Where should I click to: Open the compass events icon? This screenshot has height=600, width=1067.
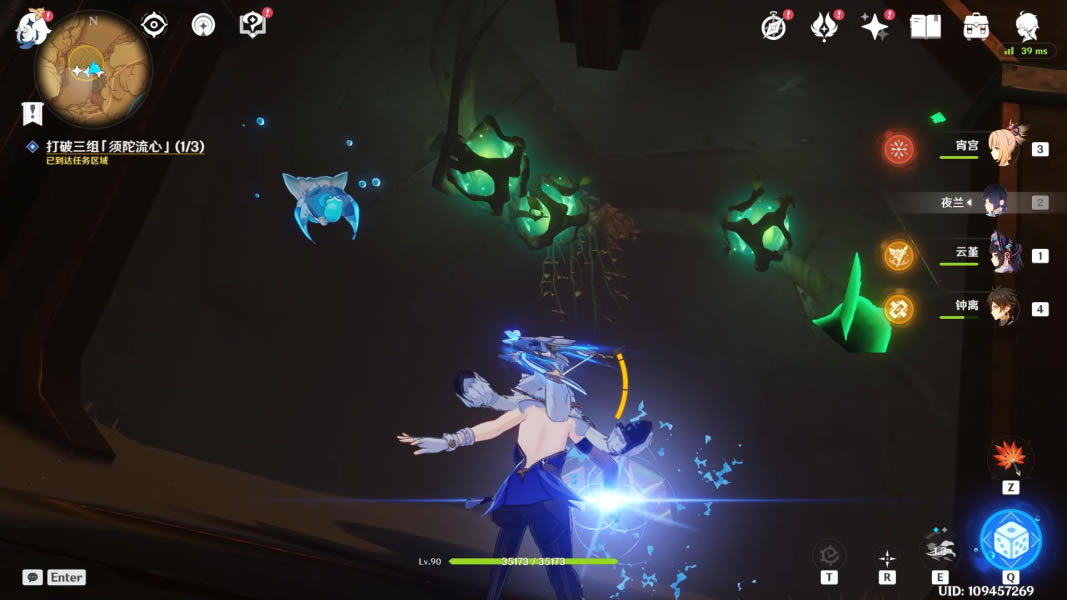click(774, 27)
